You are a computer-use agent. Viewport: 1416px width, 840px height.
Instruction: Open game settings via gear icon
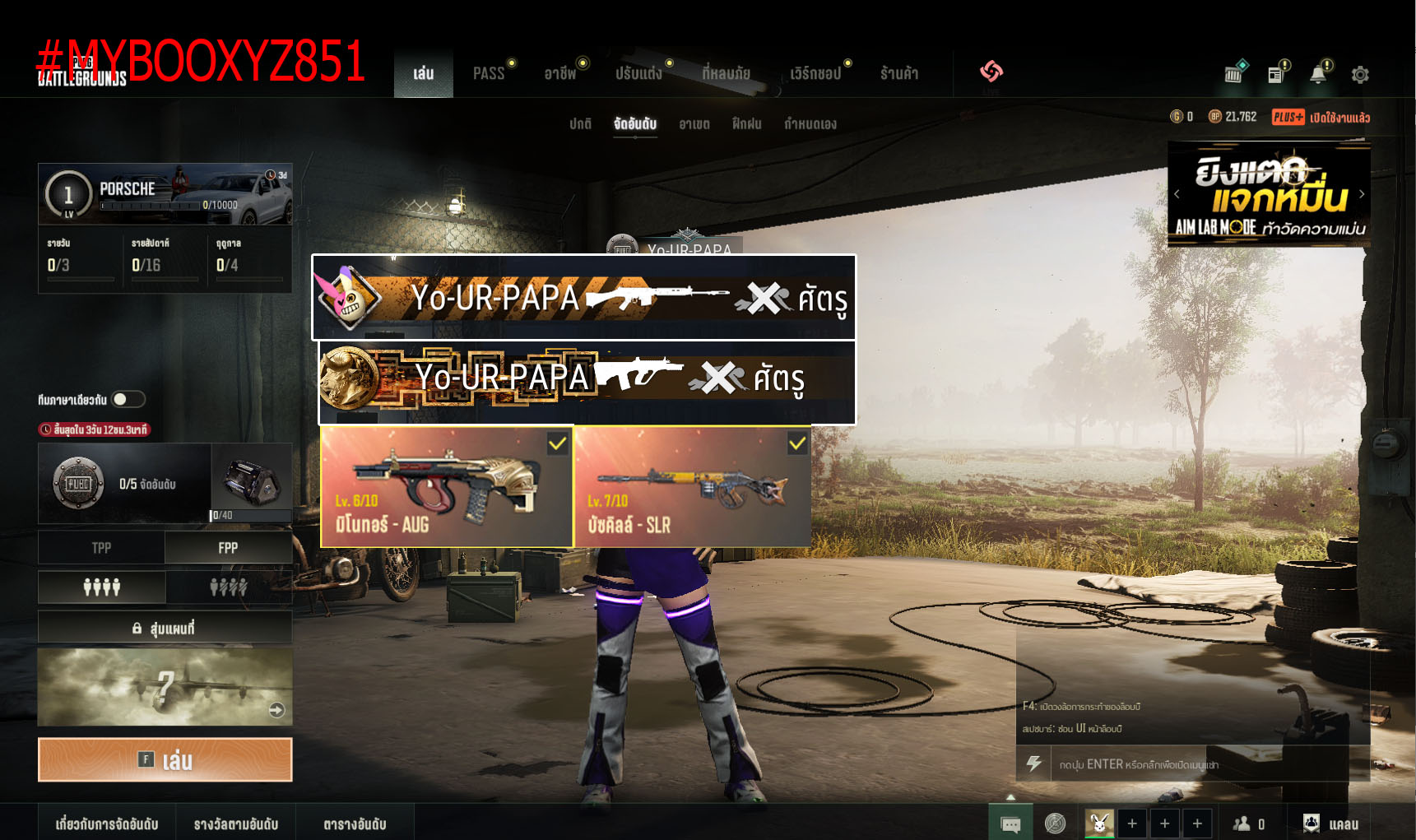tap(1360, 74)
